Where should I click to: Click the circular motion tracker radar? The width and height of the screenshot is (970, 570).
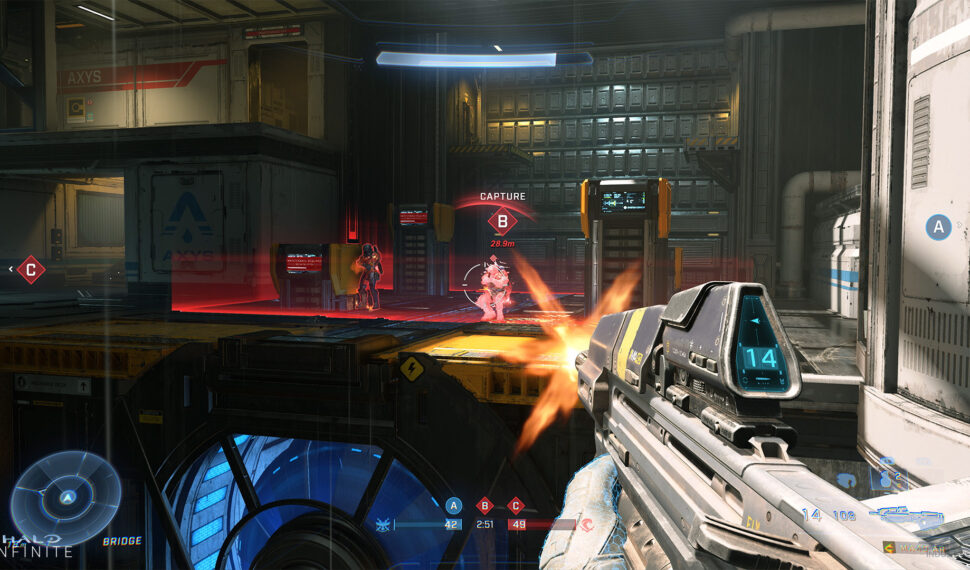tap(66, 497)
